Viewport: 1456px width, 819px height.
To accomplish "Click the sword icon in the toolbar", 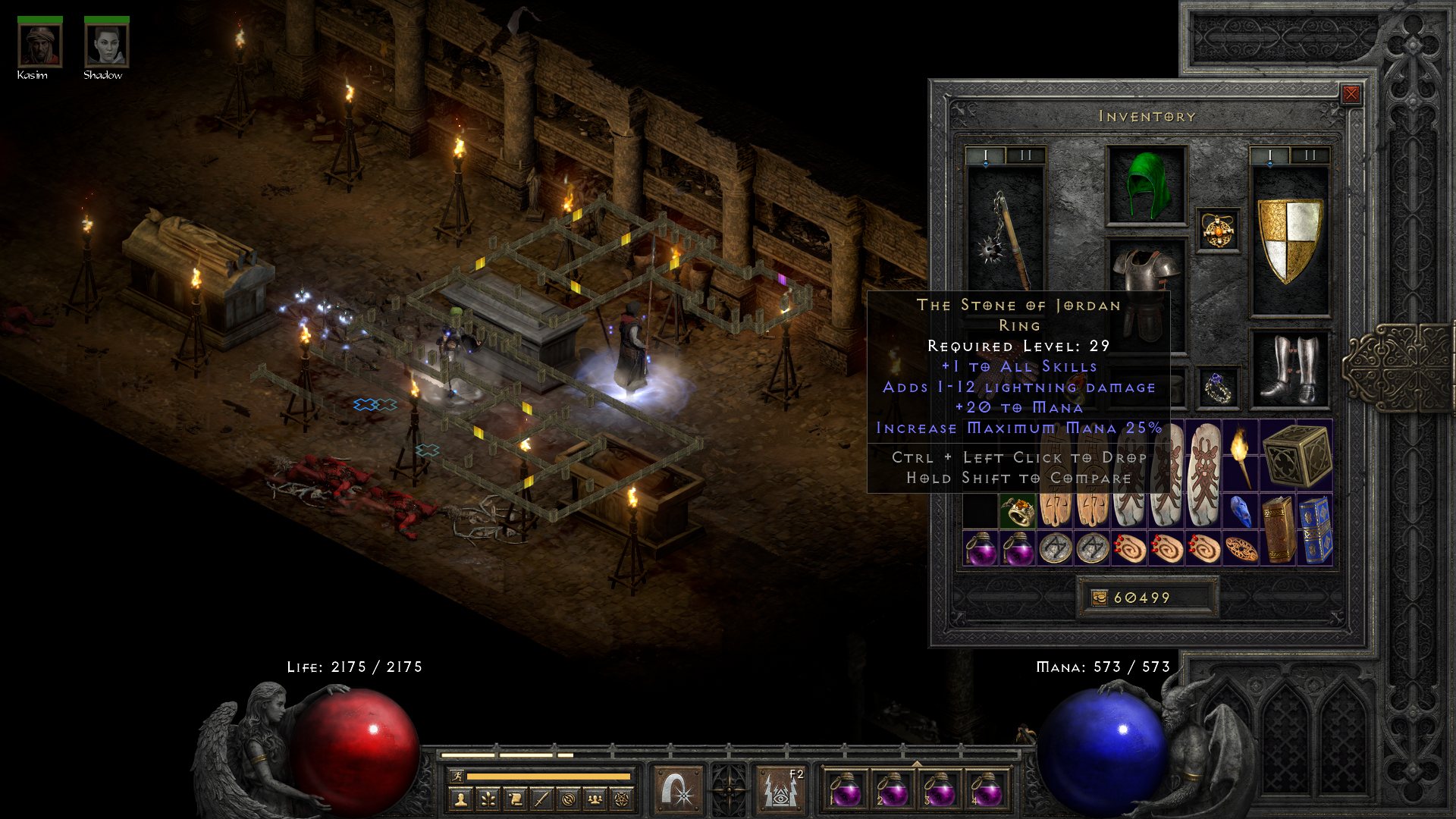I will (542, 798).
